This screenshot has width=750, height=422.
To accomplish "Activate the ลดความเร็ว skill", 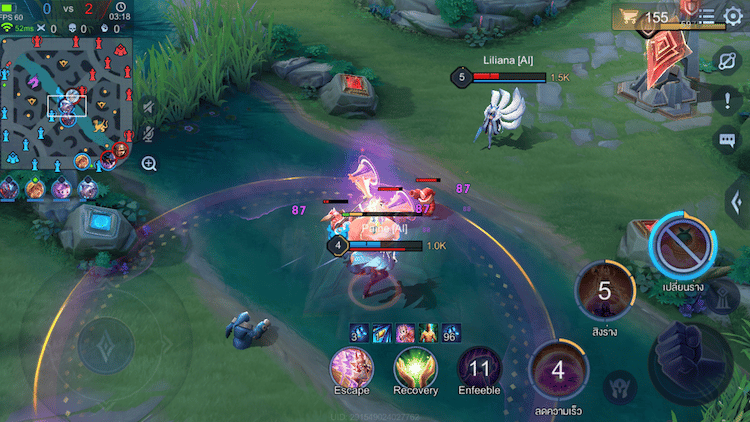I will (557, 371).
